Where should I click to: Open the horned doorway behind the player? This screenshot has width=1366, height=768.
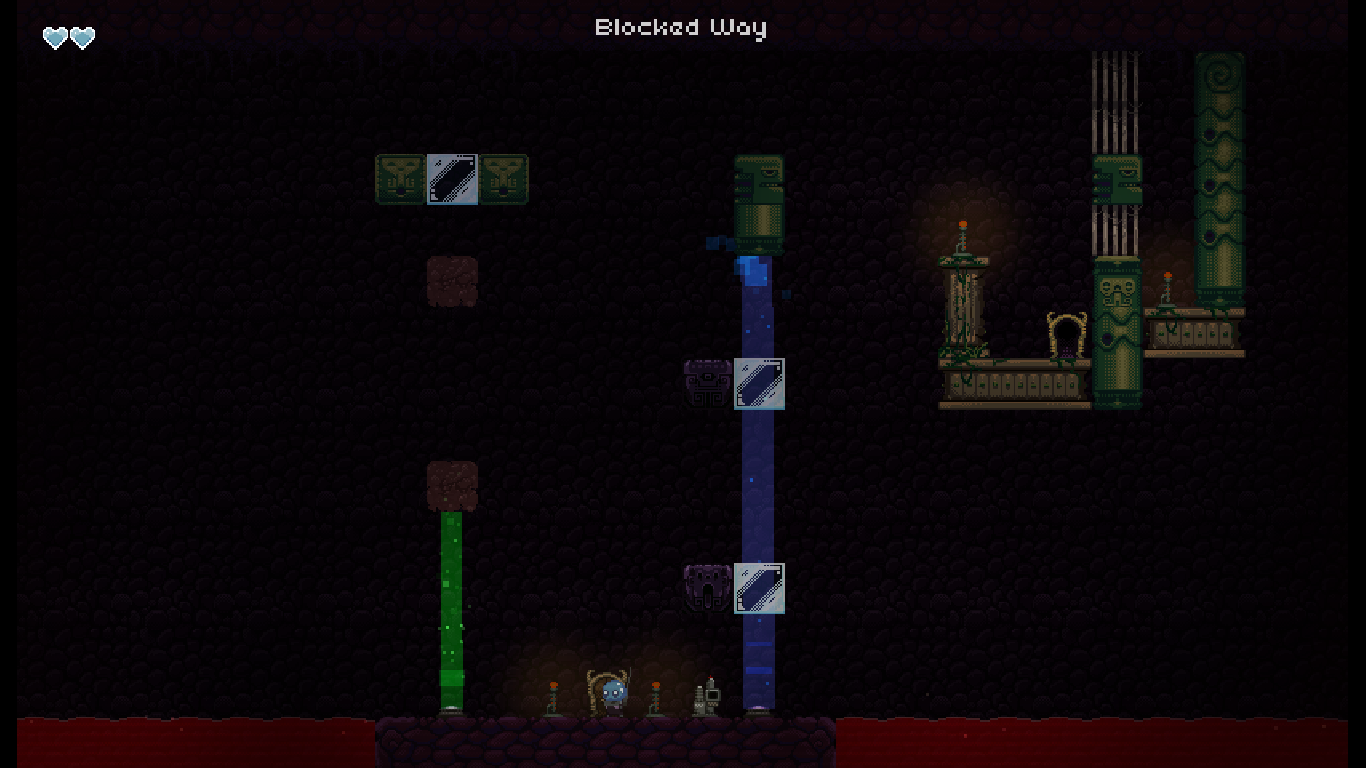(603, 690)
